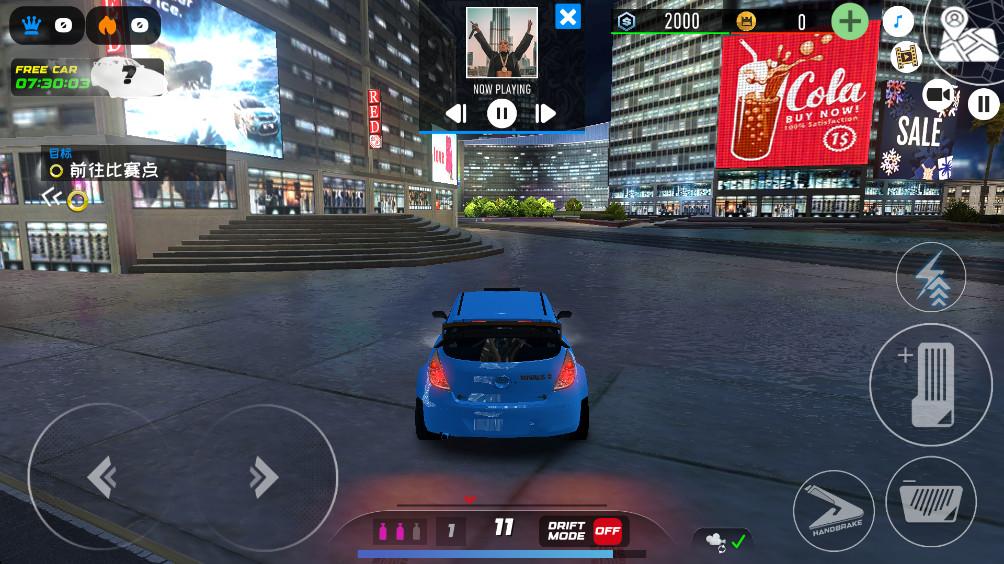Steer the car left
The image size is (1004, 564).
pos(102,477)
